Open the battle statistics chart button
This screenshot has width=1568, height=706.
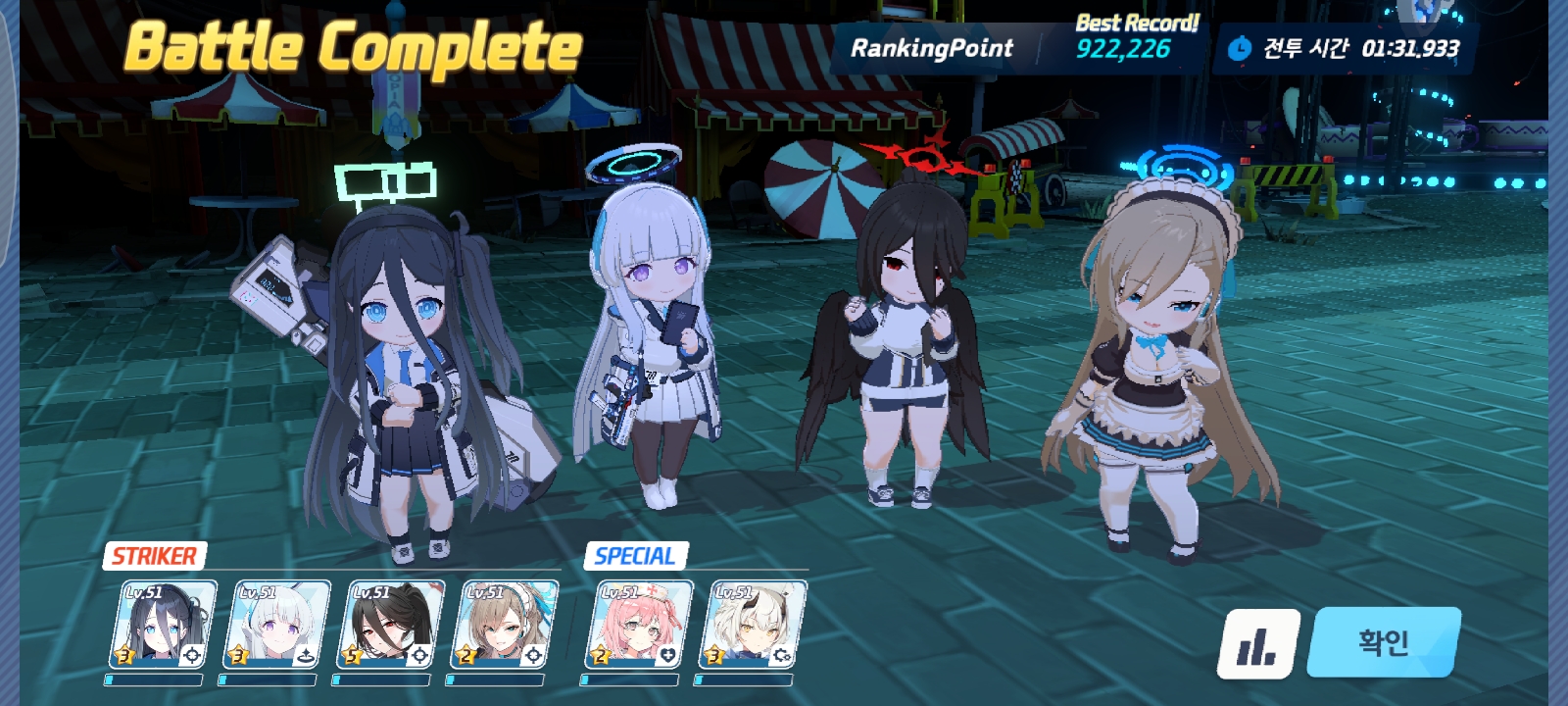click(x=1258, y=644)
